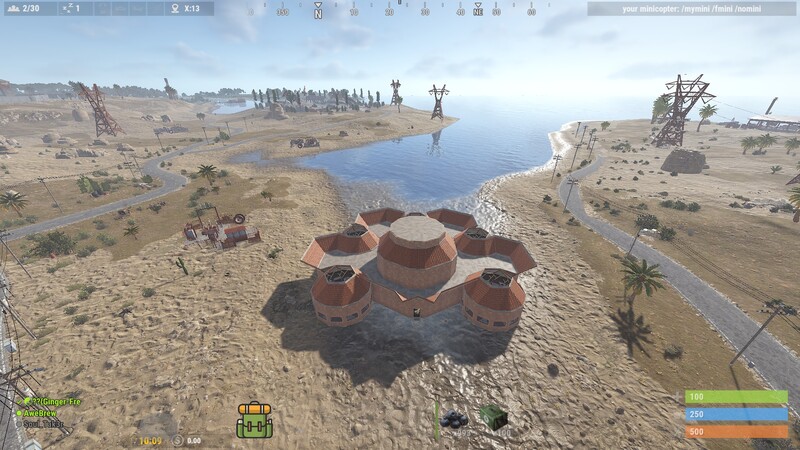Click the minicopter commands info panel
This screenshot has height=450, width=800.
pos(692,8)
